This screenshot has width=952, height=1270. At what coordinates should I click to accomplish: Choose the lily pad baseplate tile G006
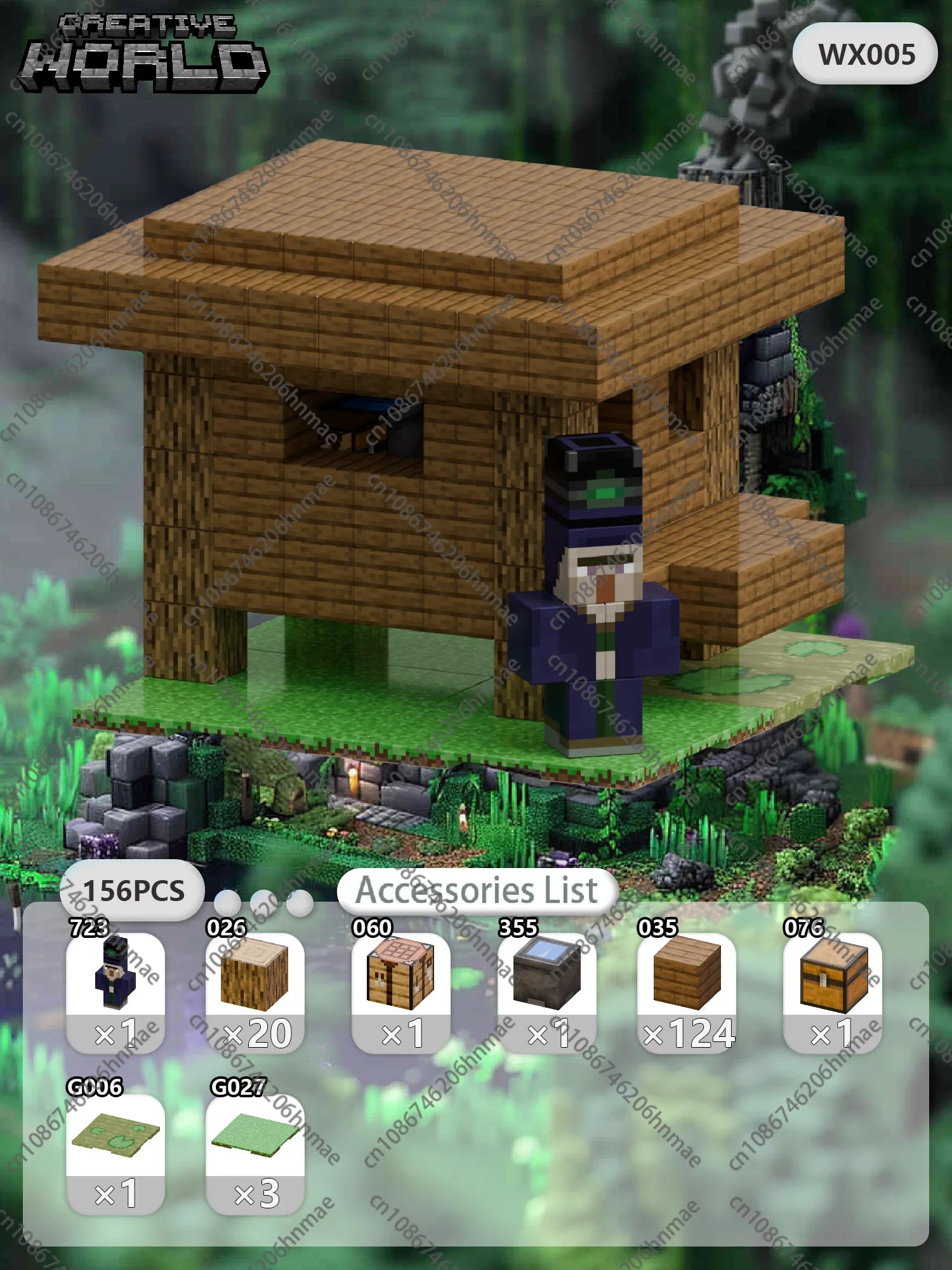[116, 1153]
